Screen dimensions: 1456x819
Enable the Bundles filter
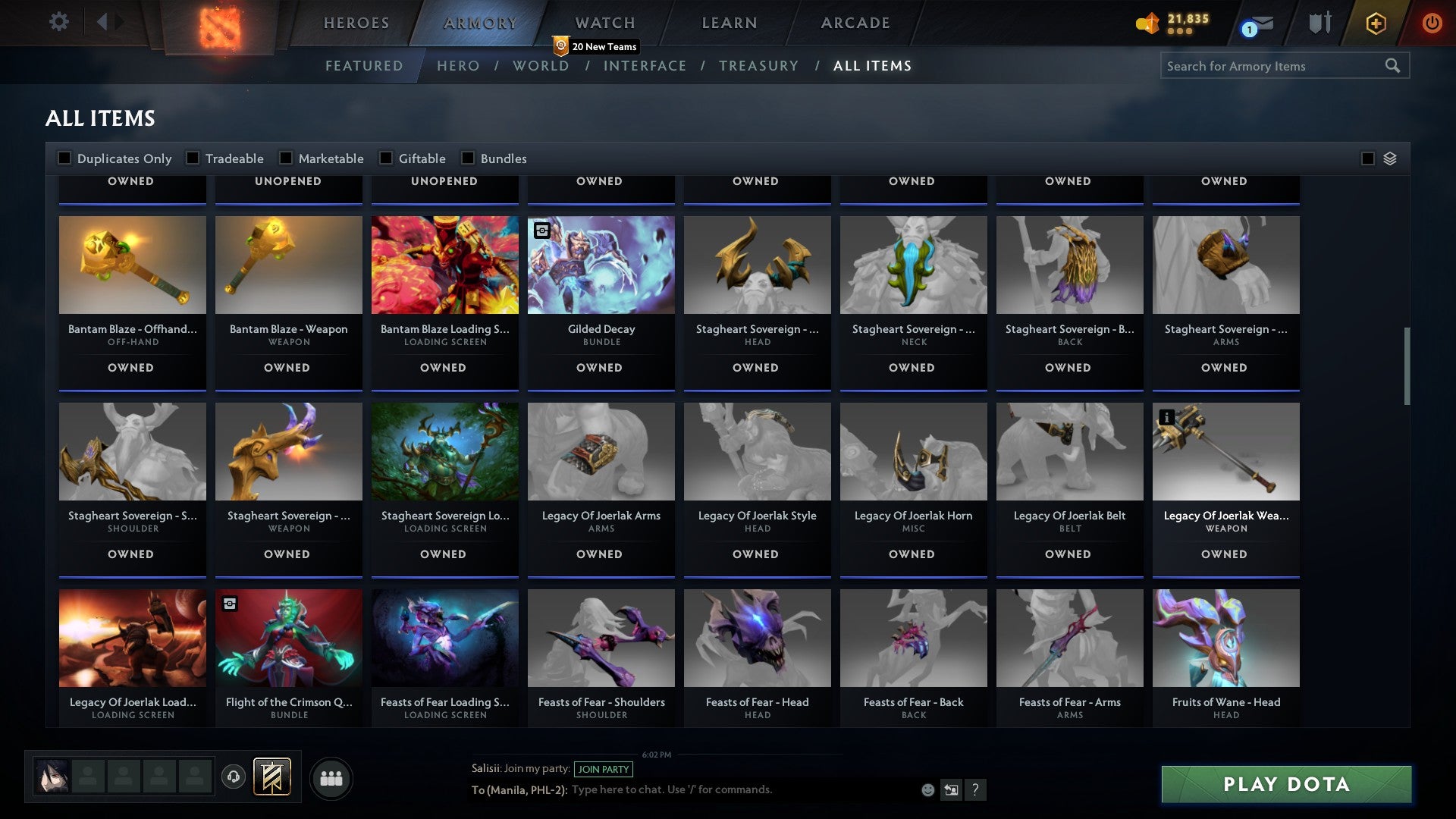[x=467, y=158]
